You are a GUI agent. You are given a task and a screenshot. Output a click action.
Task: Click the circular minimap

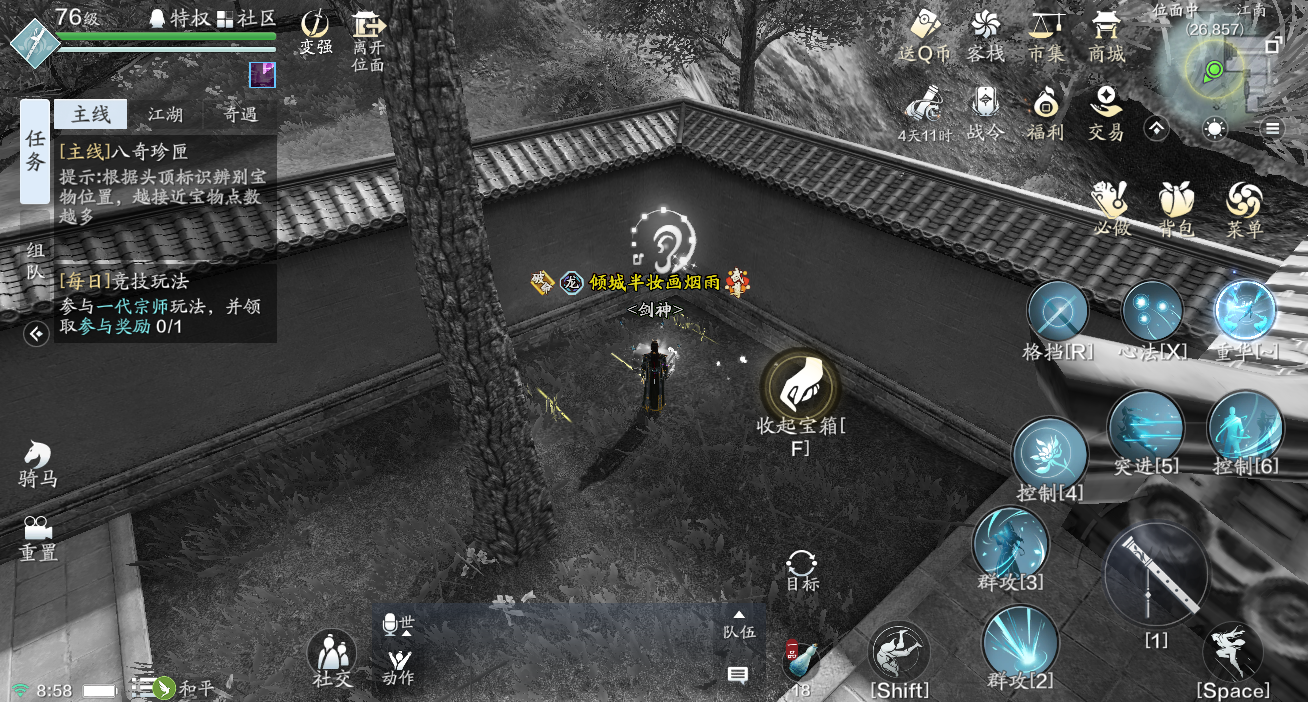pyautogui.click(x=1214, y=71)
